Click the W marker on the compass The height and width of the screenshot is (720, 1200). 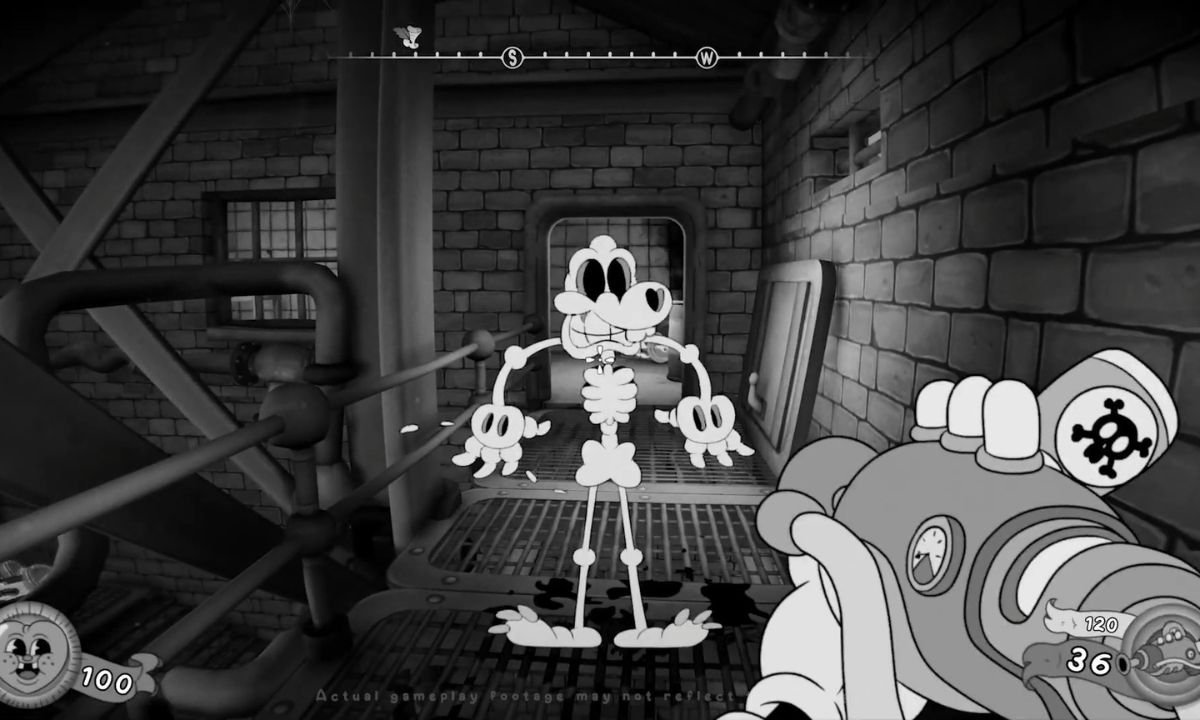707,58
